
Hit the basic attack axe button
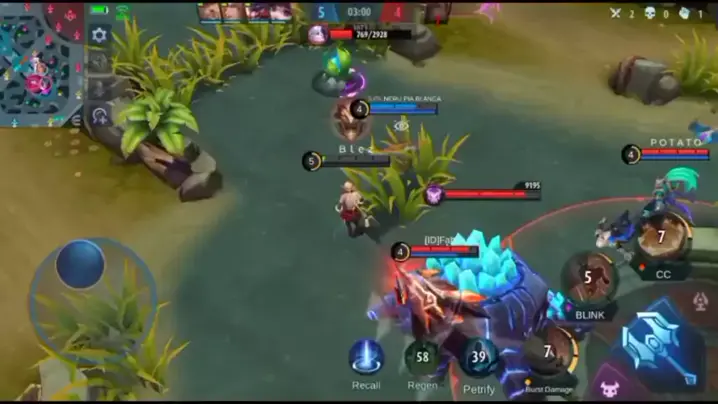(656, 343)
